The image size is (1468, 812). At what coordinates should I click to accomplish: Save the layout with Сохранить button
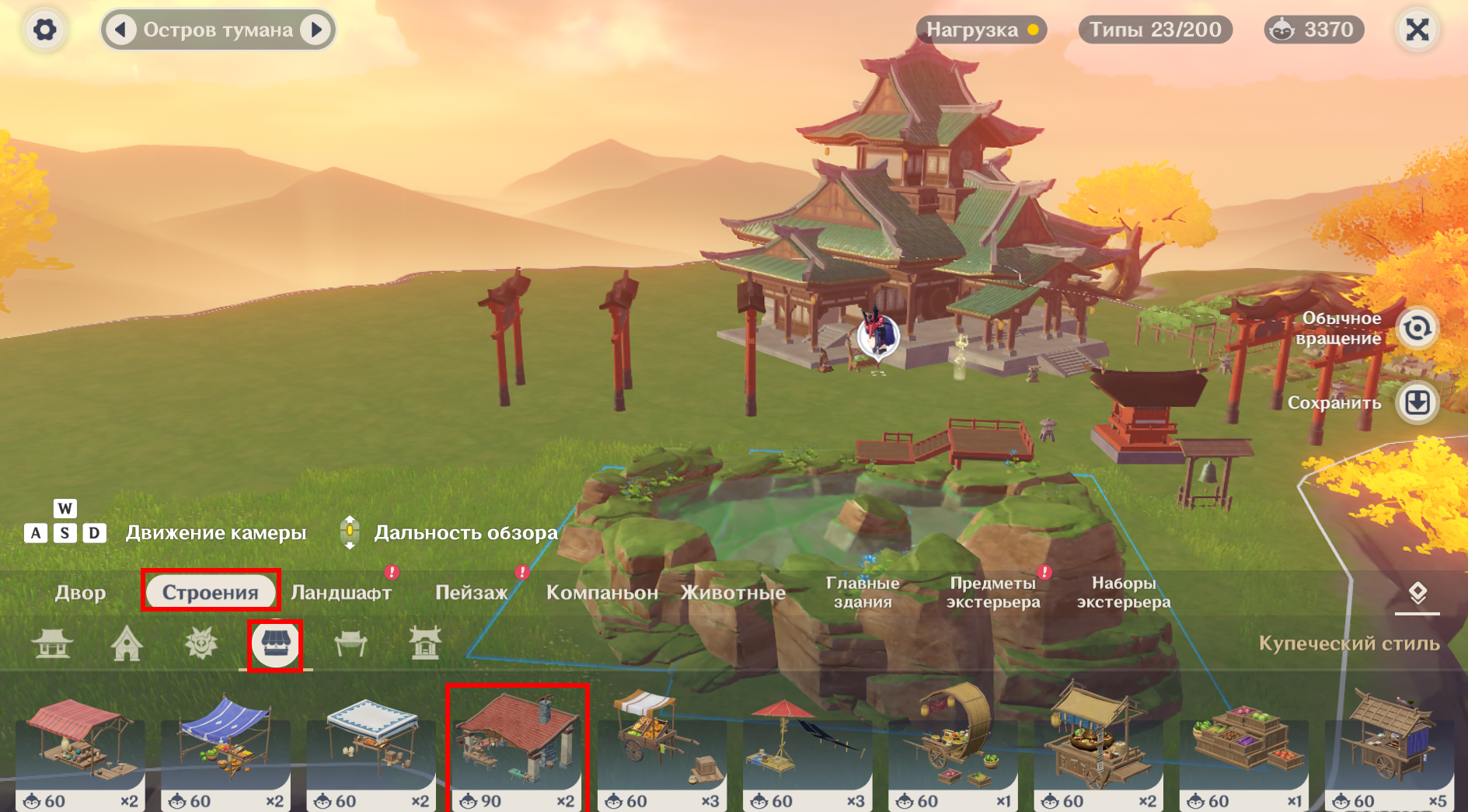coord(1417,403)
